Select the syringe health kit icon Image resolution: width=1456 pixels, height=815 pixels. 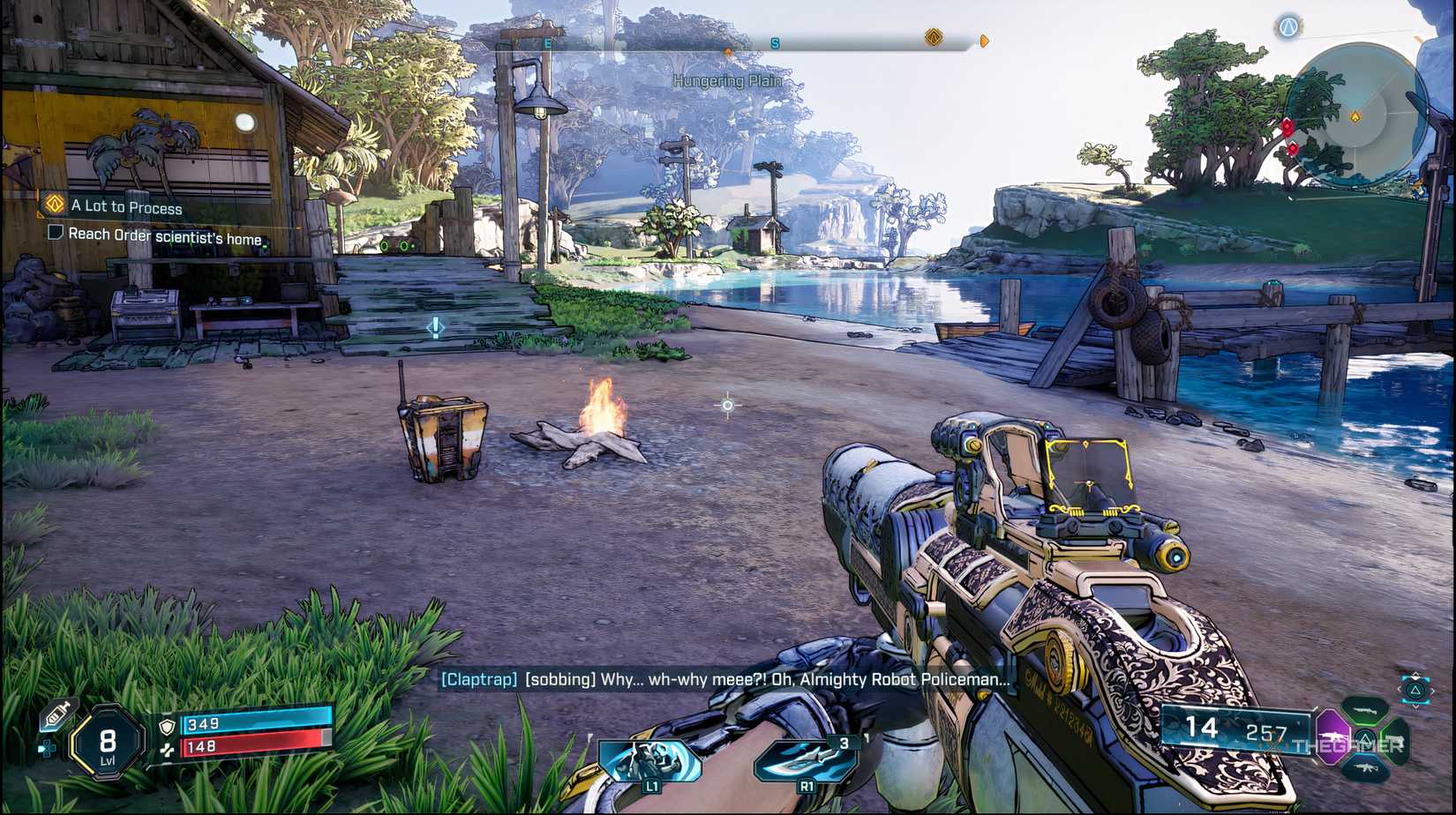(x=58, y=713)
